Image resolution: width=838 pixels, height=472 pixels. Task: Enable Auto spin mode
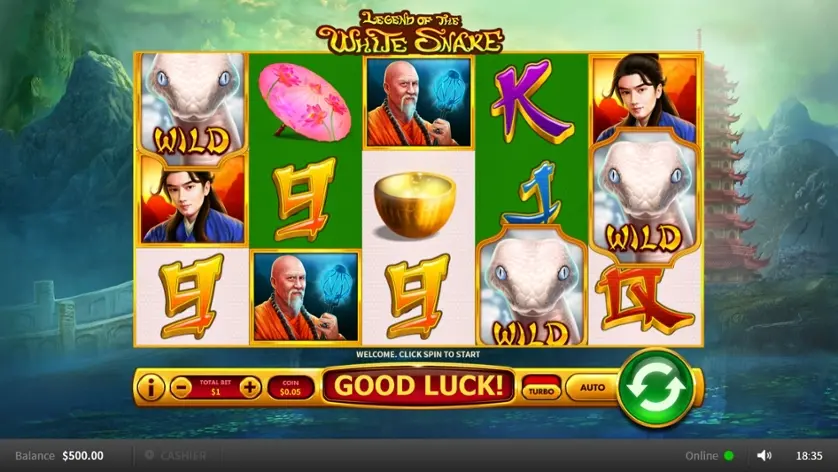click(x=593, y=386)
